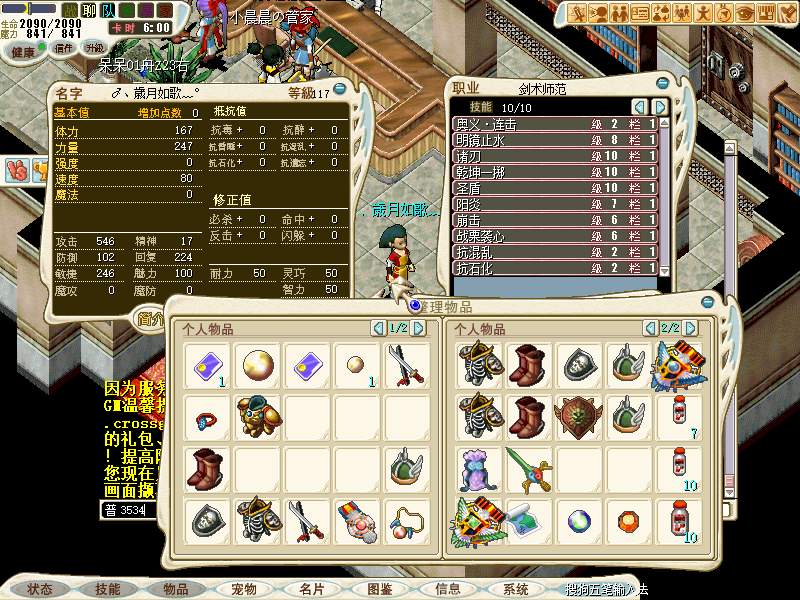Viewport: 800px width, 600px height.
Task: Select the orange gem item
Action: 628,521
